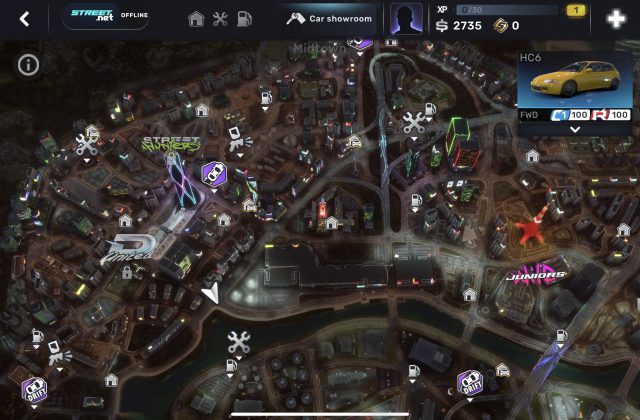This screenshot has width=640, height=420.
Task: Select the Street Runners club marker
Action: [171, 146]
